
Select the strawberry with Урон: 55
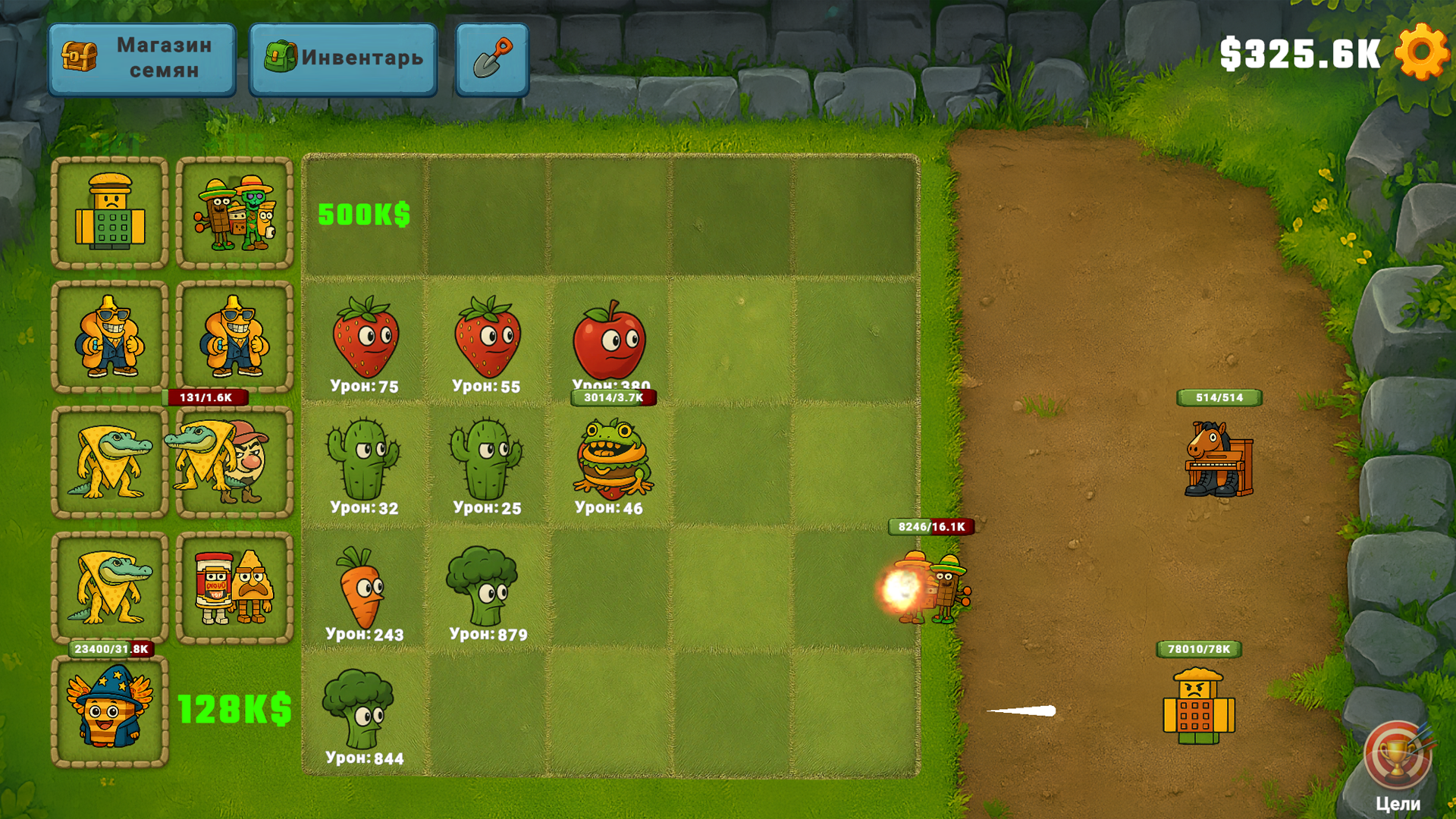[487, 339]
